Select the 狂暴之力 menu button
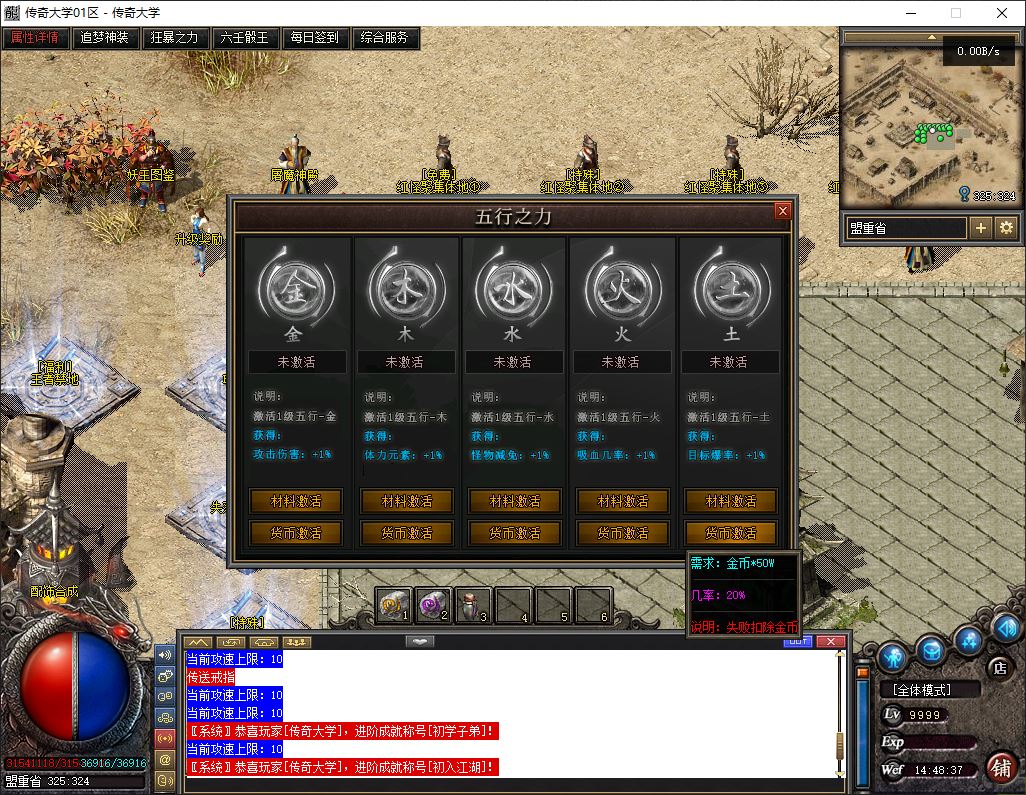This screenshot has width=1026, height=795. 175,38
